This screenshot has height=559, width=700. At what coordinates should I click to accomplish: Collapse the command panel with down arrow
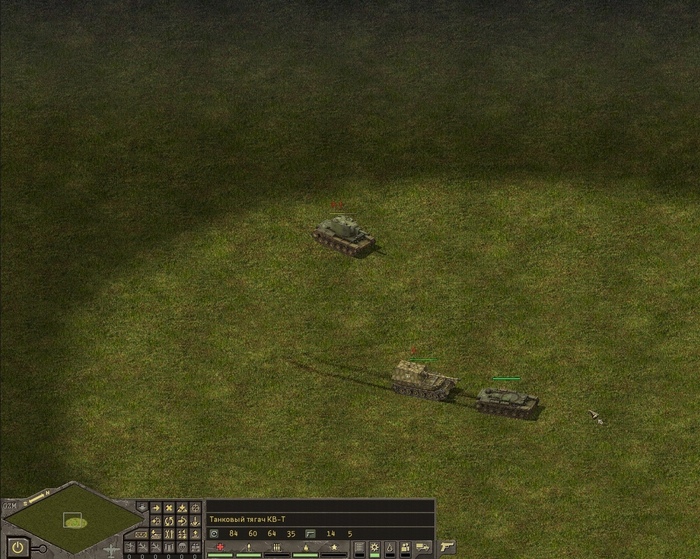pyautogui.click(x=142, y=507)
